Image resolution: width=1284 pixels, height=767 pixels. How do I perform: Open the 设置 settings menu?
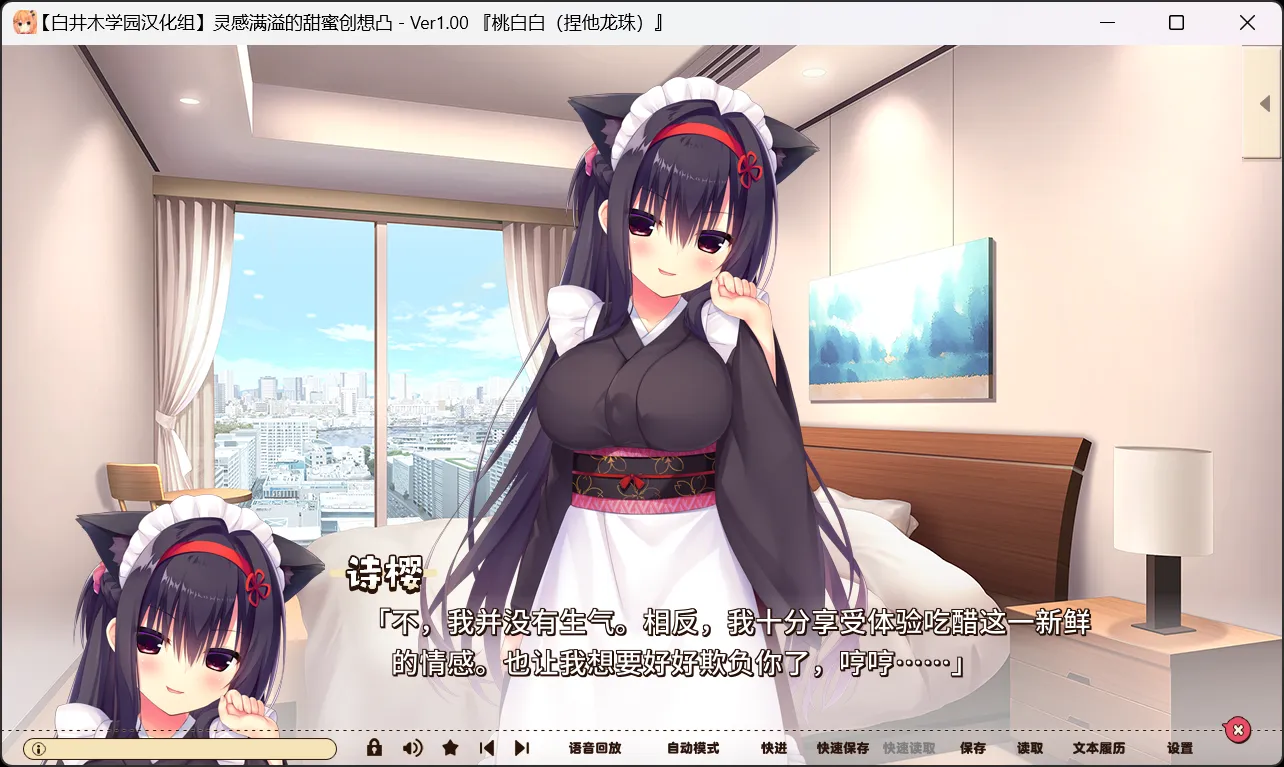(1180, 747)
